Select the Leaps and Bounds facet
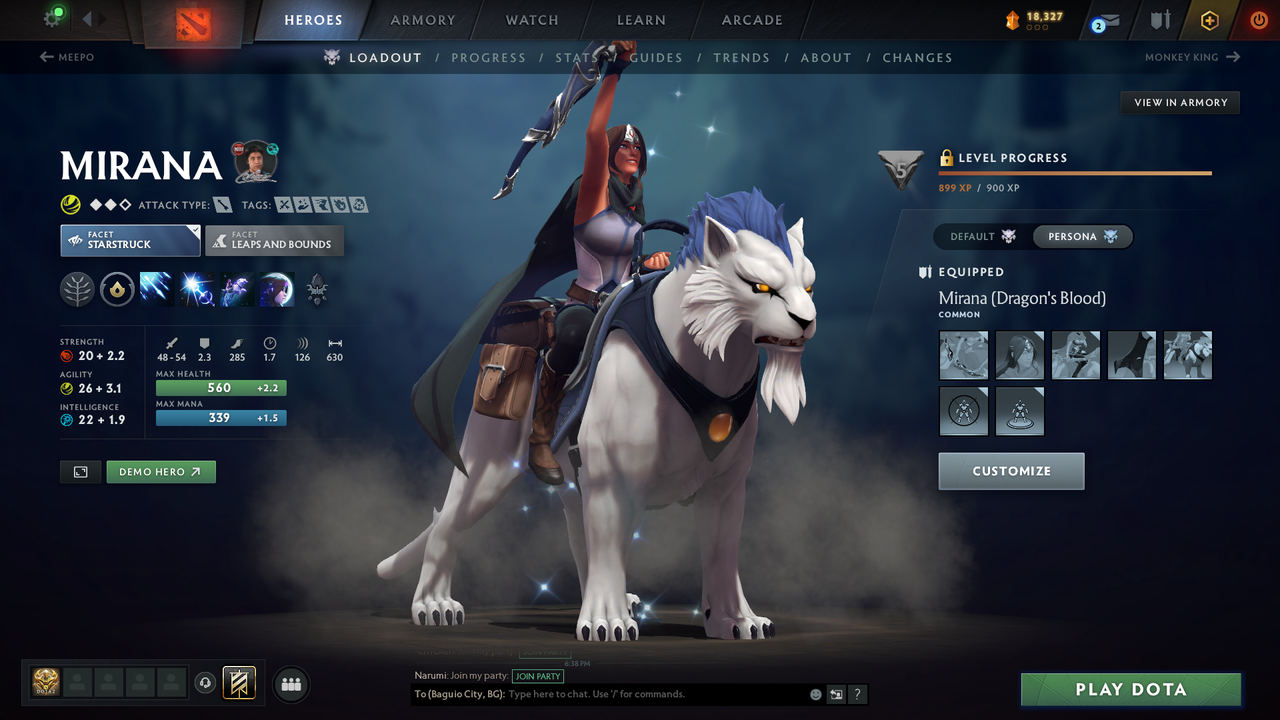The width and height of the screenshot is (1280, 720). [x=274, y=240]
